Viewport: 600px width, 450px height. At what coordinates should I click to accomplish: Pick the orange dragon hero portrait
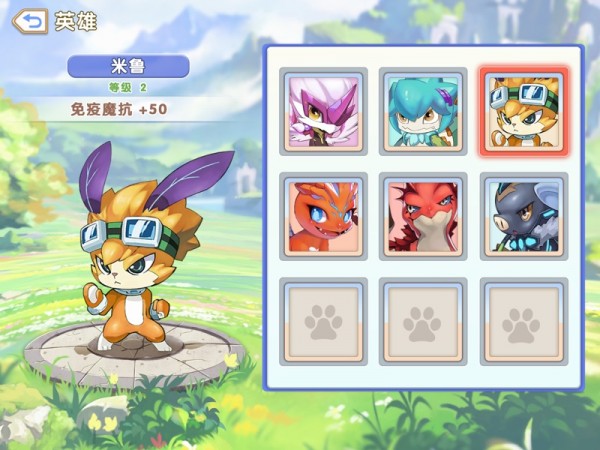323,215
